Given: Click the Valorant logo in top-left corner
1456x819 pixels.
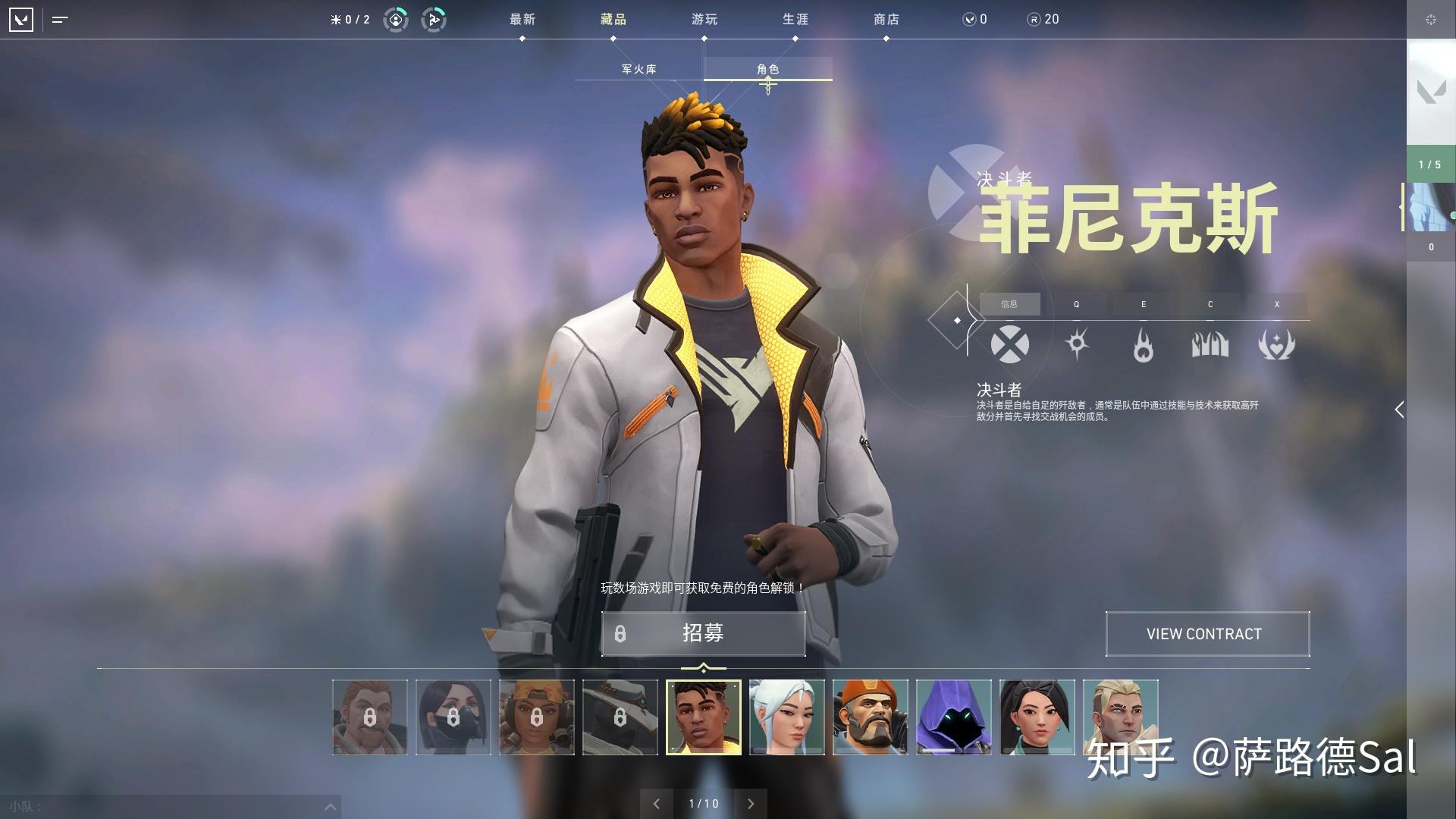Looking at the screenshot, I should click(x=20, y=19).
